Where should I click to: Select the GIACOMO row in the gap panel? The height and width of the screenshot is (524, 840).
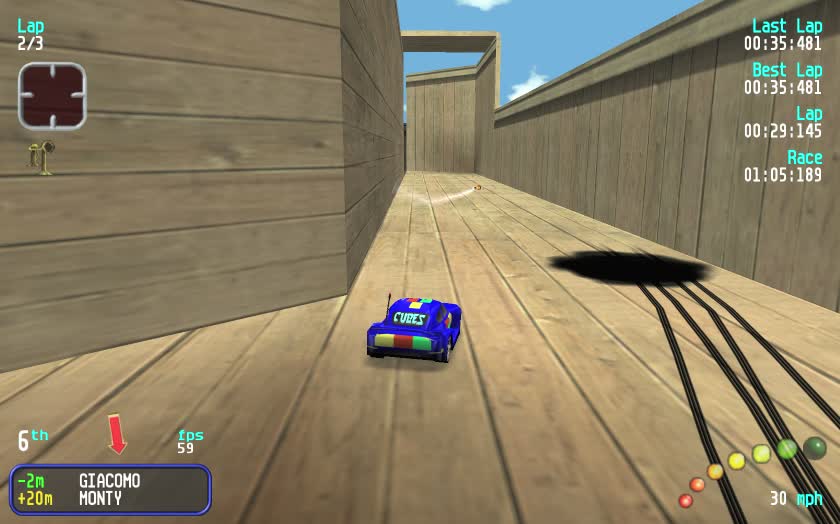pos(109,480)
